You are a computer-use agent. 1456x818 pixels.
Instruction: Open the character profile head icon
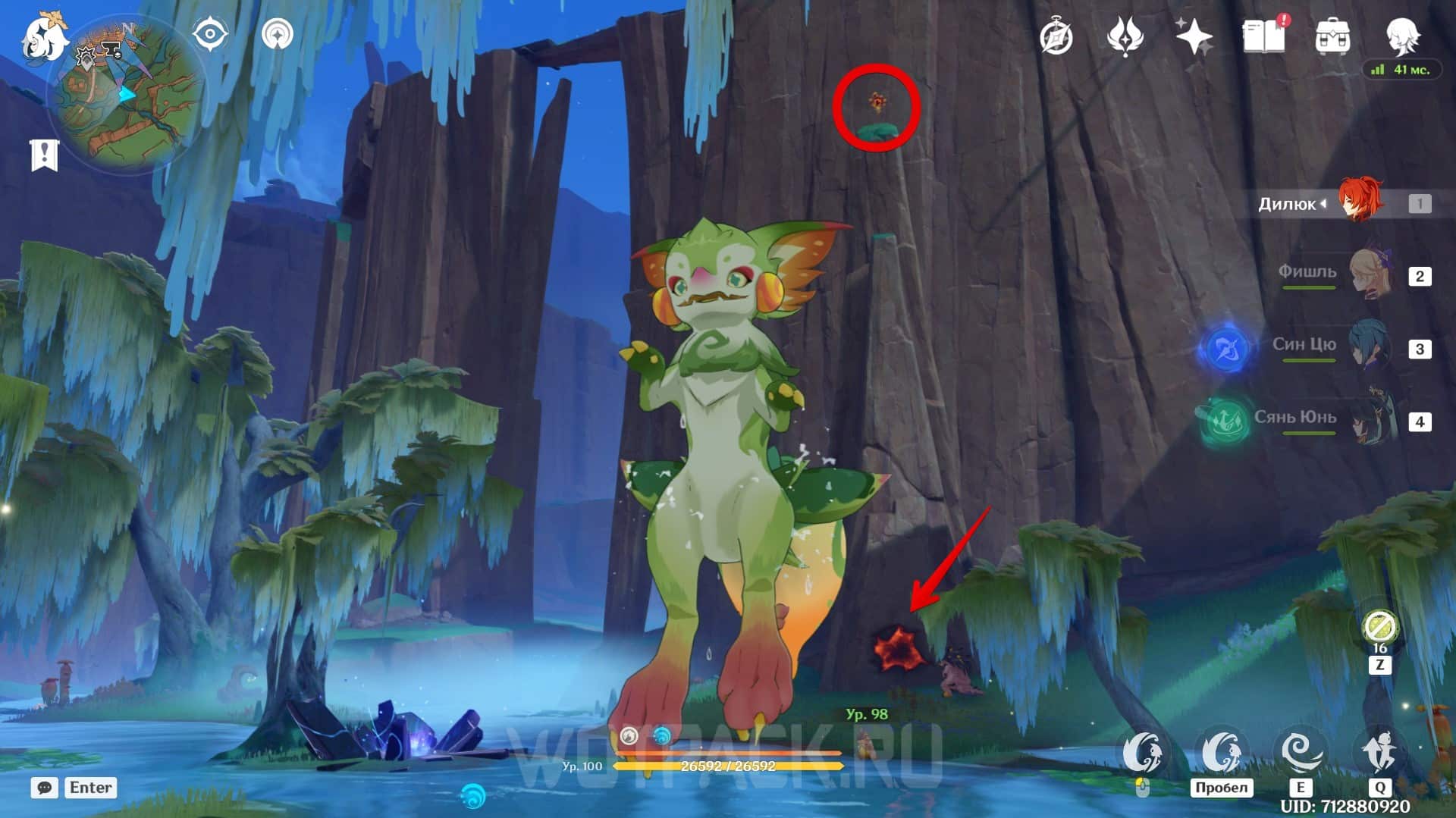pyautogui.click(x=1402, y=36)
